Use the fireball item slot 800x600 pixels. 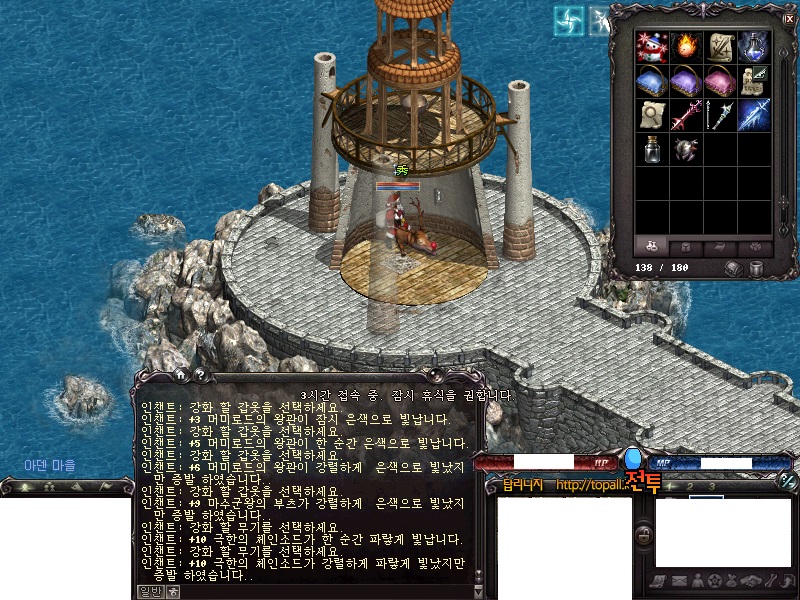coord(686,46)
